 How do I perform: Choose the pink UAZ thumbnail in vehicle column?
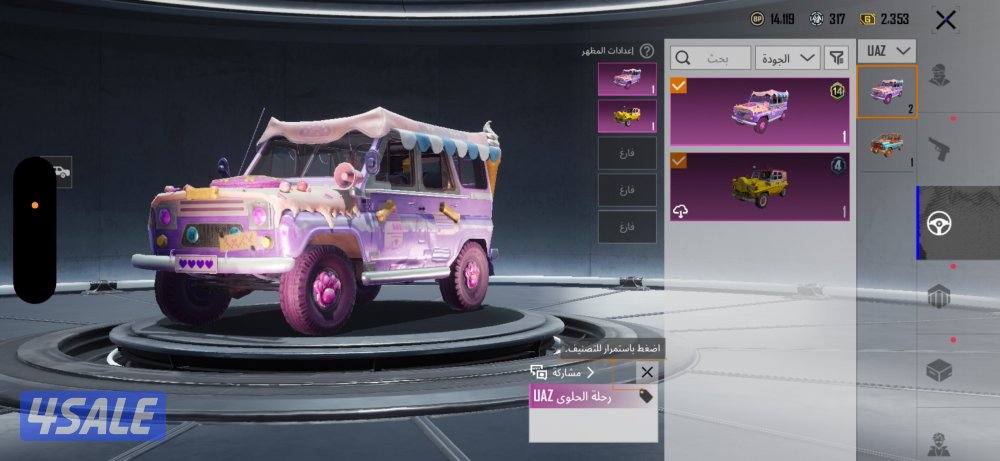point(887,92)
